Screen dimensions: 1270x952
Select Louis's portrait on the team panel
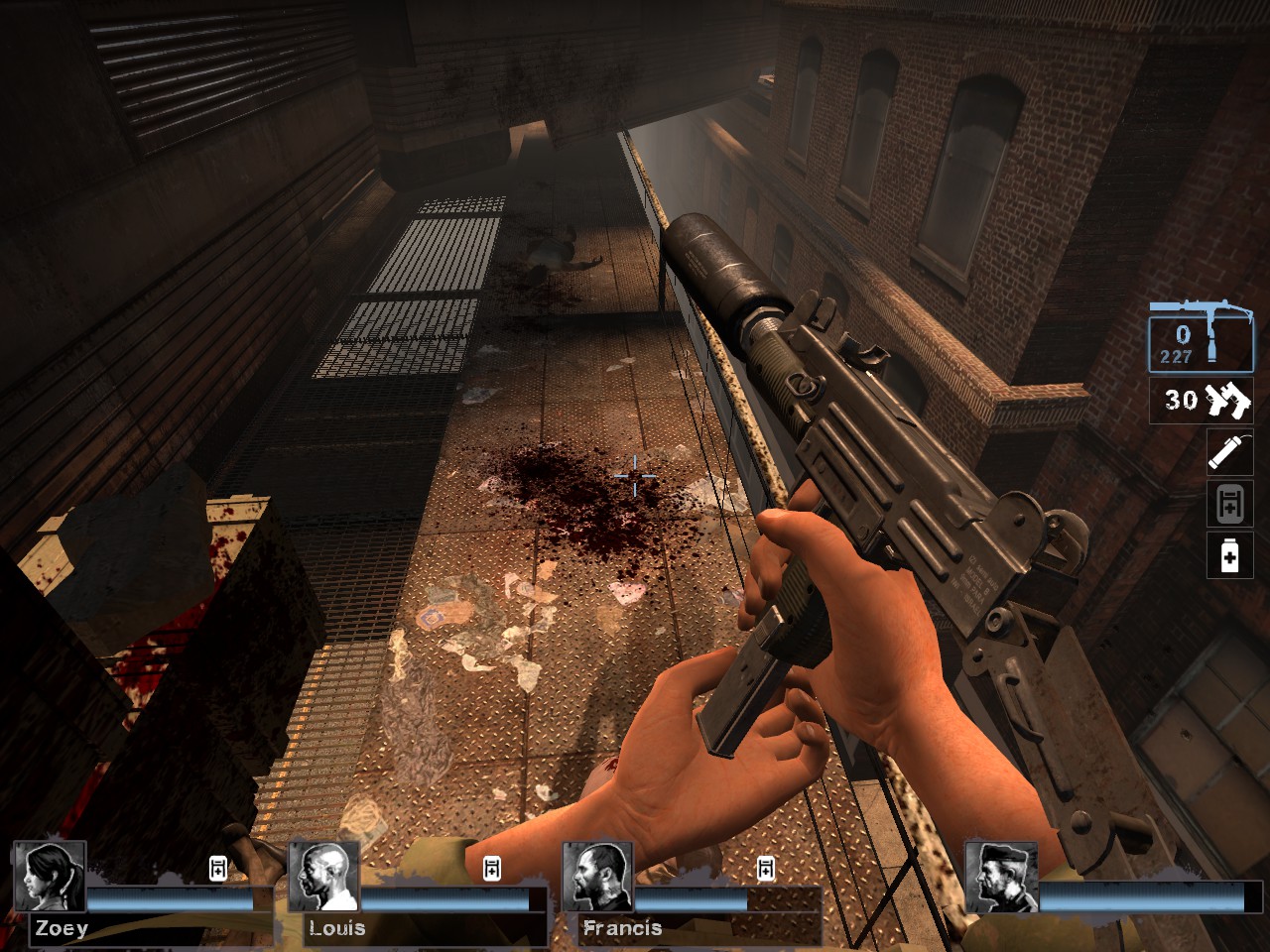[x=323, y=877]
